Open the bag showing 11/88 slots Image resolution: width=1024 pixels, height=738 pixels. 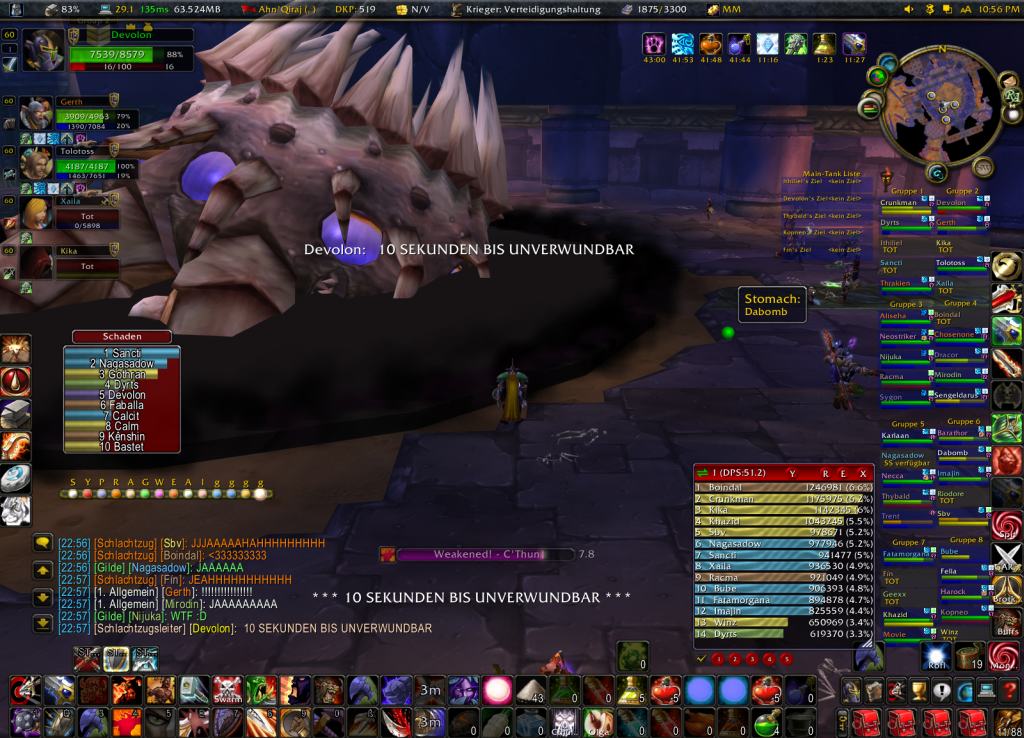1007,721
